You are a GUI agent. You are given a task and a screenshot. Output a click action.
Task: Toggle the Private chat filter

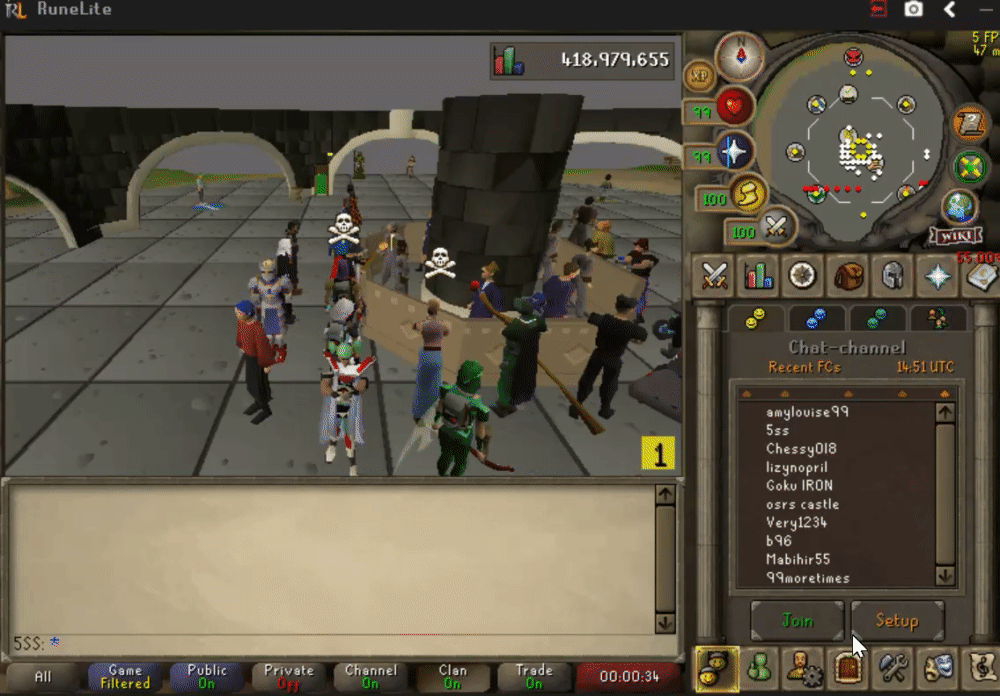coord(288,677)
